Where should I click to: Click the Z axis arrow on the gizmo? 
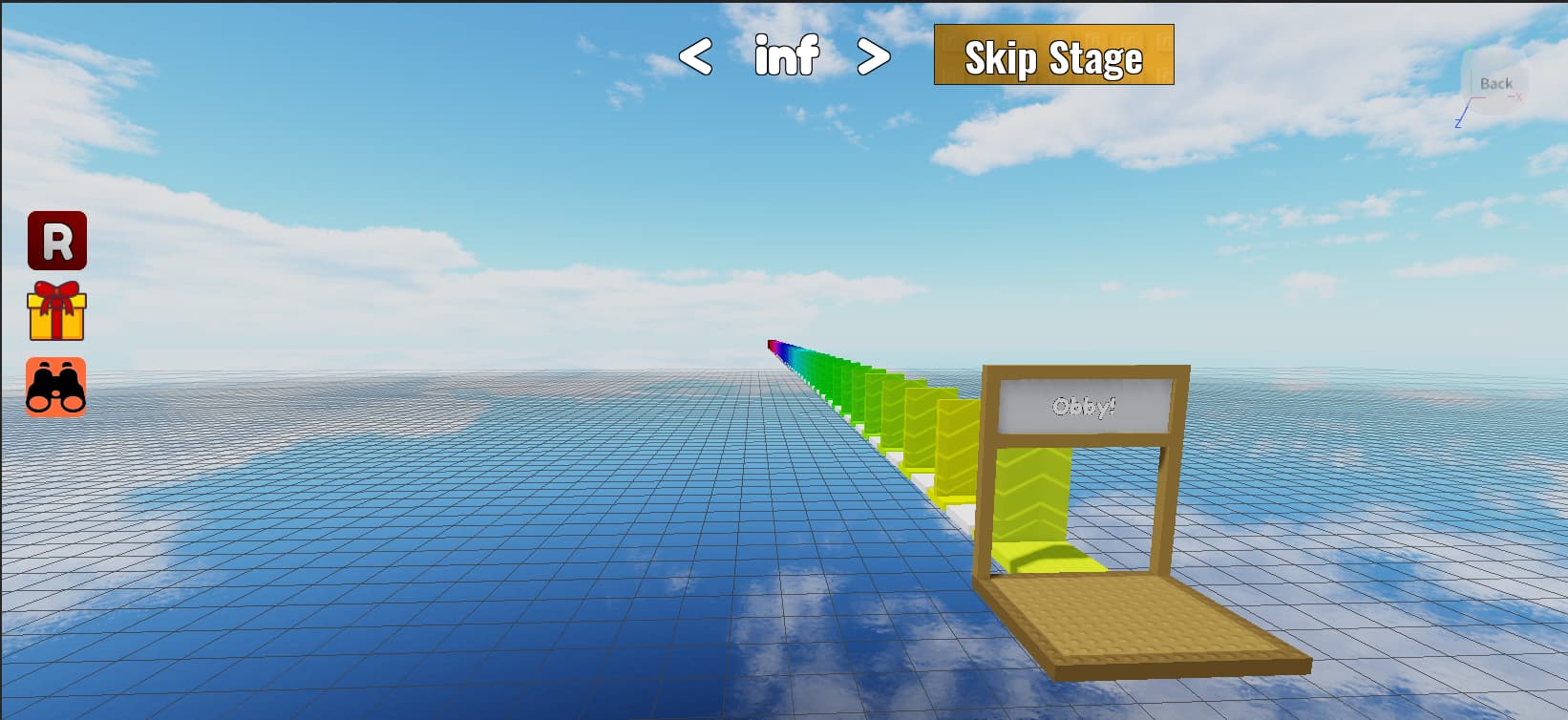(x=1458, y=122)
